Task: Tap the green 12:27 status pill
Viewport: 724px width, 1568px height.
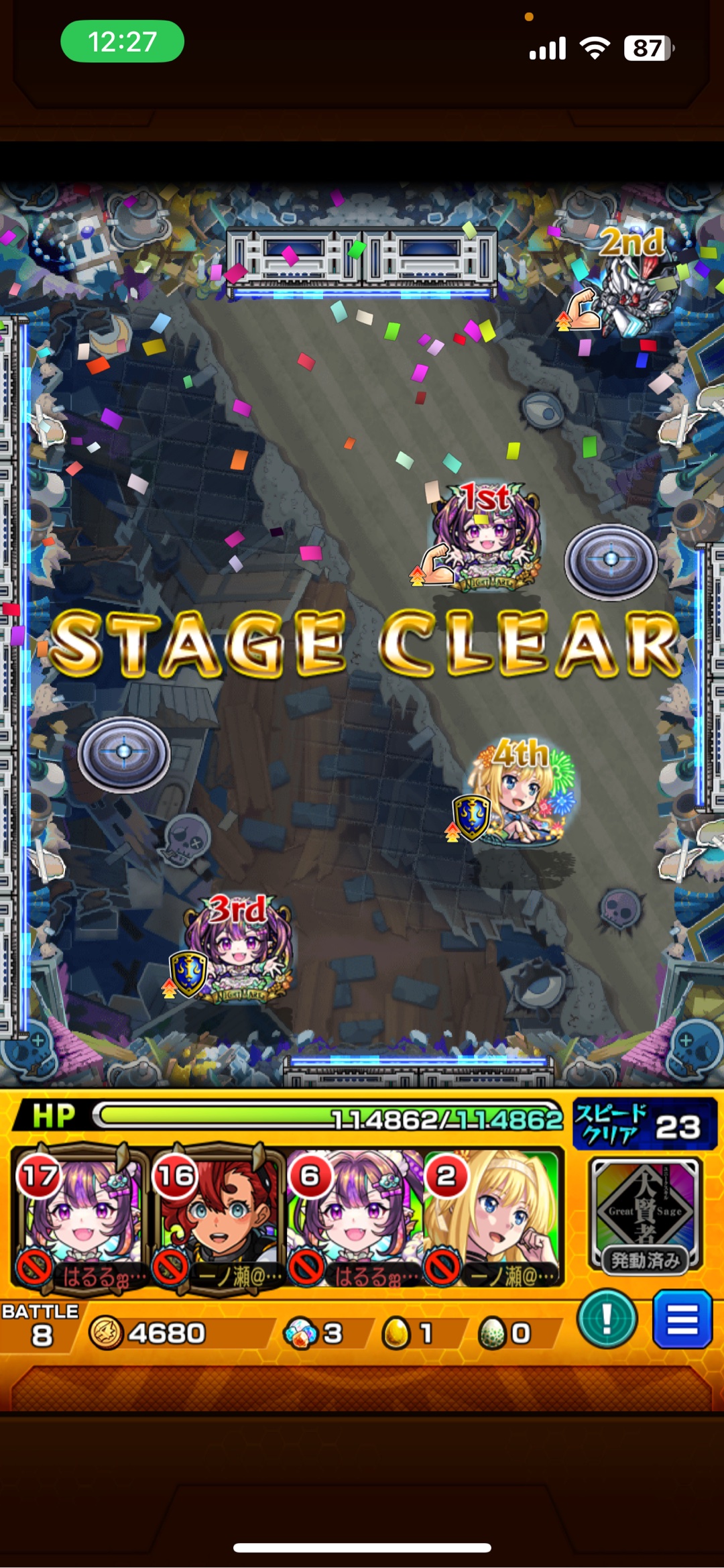Action: coord(123,42)
